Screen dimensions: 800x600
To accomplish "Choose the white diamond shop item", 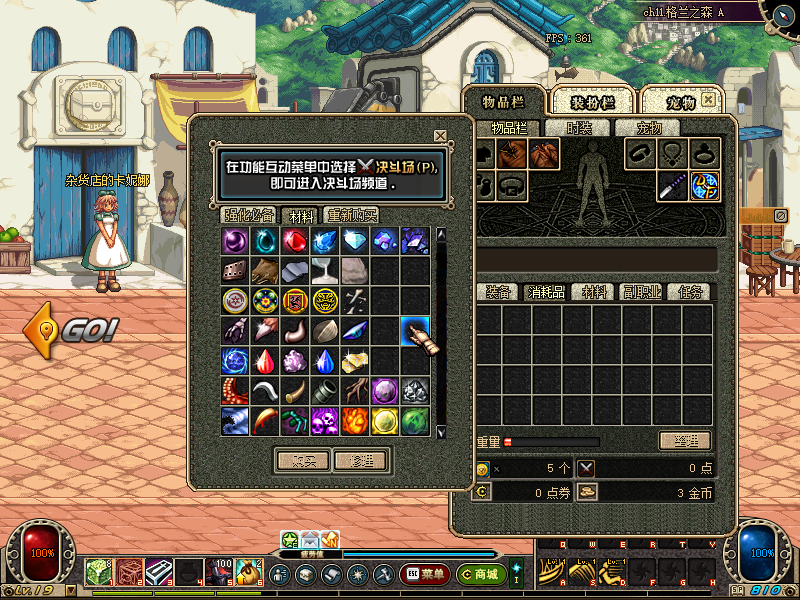I will 355,241.
